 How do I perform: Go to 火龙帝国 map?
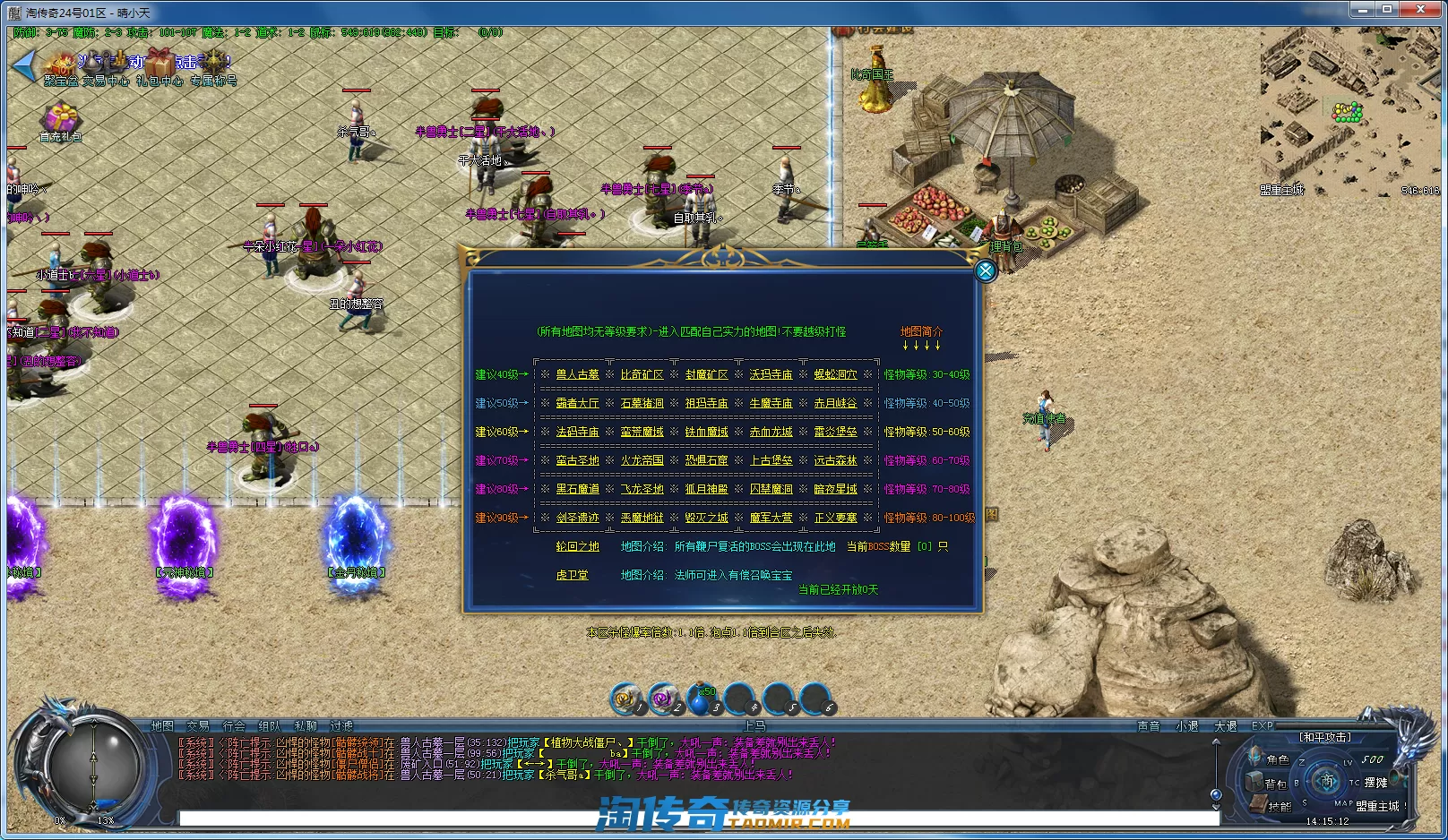point(642,460)
